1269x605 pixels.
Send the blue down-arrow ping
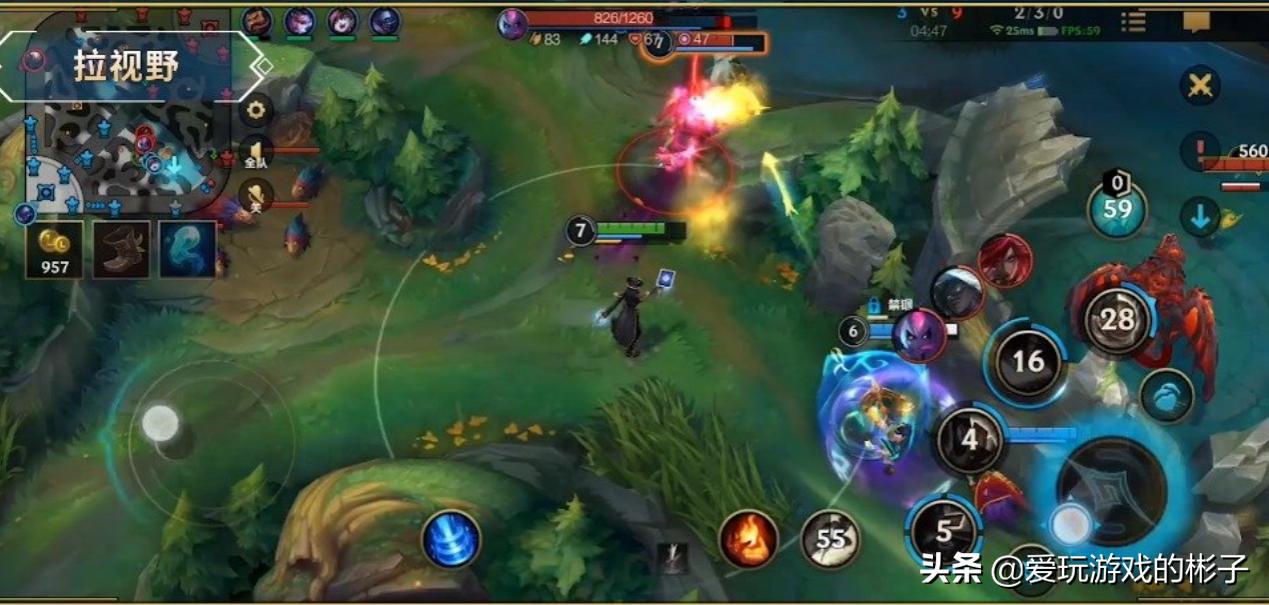[x=1199, y=215]
